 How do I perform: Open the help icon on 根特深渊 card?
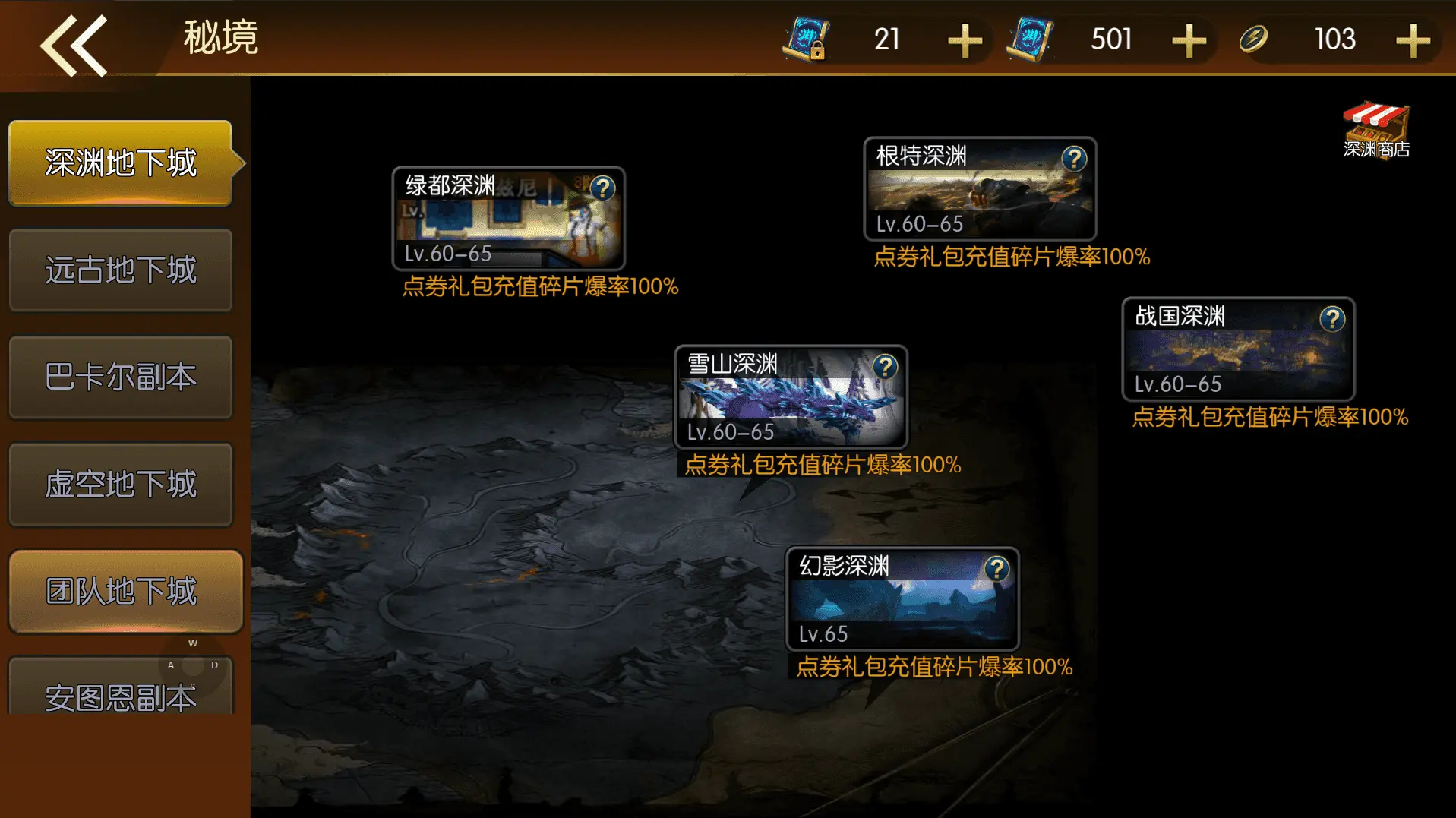[x=1073, y=157]
